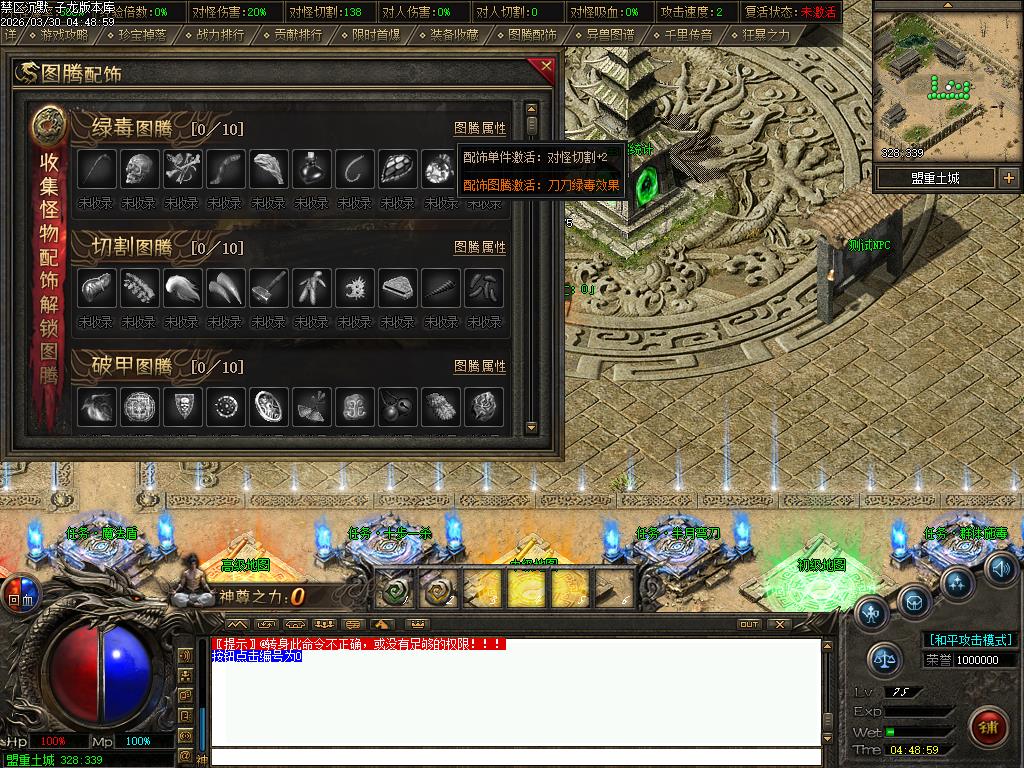Select the skull accessory in 绿毒图腾

coord(141,169)
